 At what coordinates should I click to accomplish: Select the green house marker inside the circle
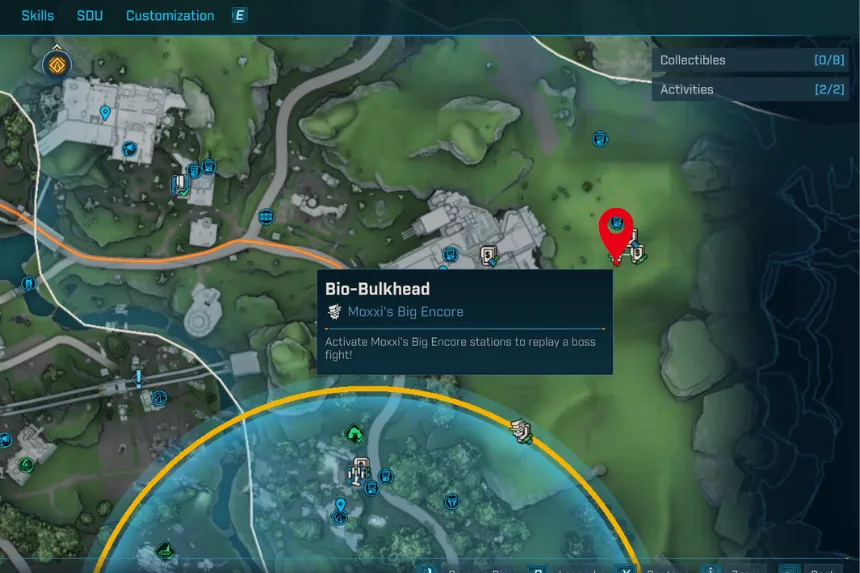pyautogui.click(x=354, y=433)
